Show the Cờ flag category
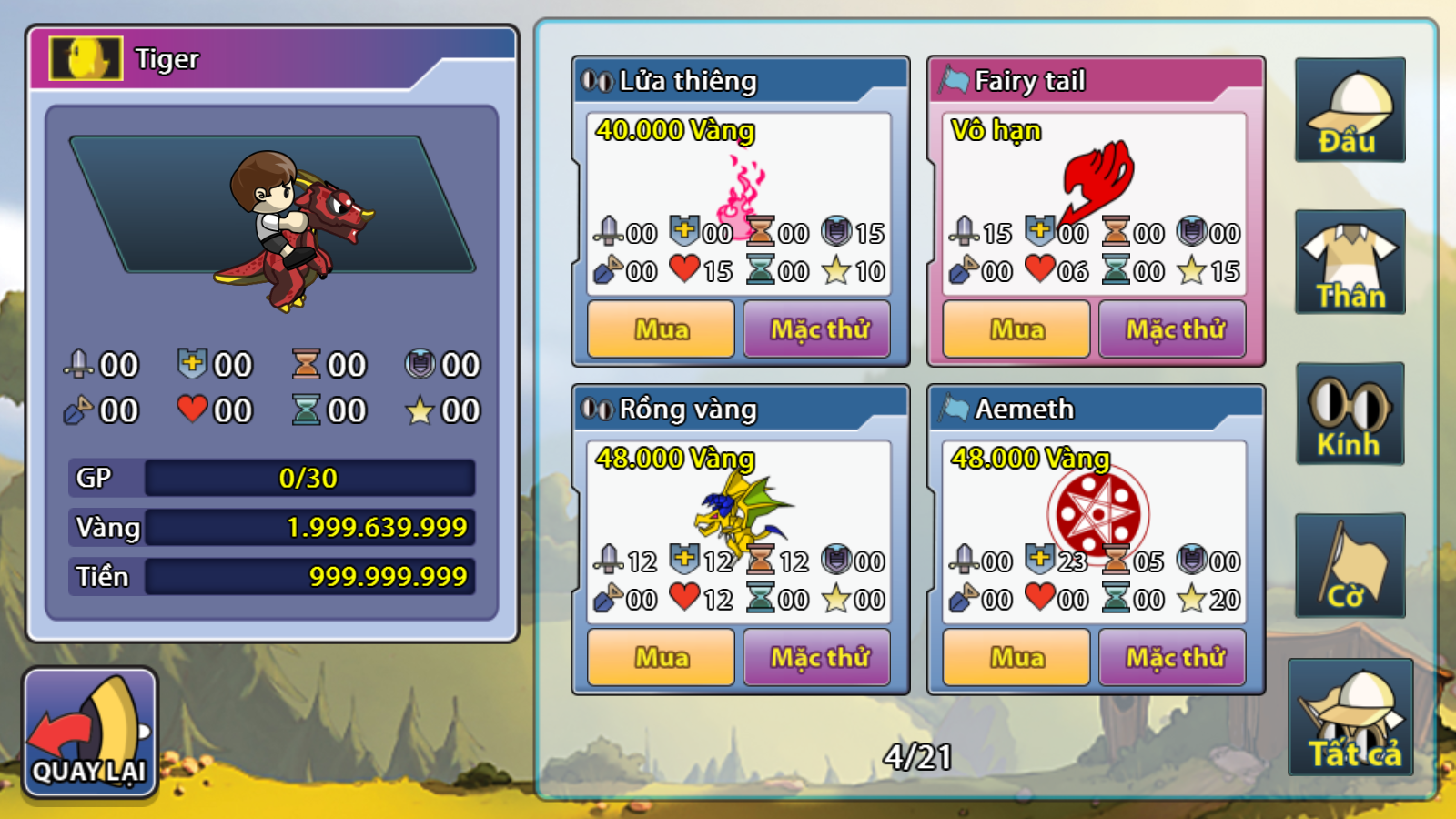 1350,566
